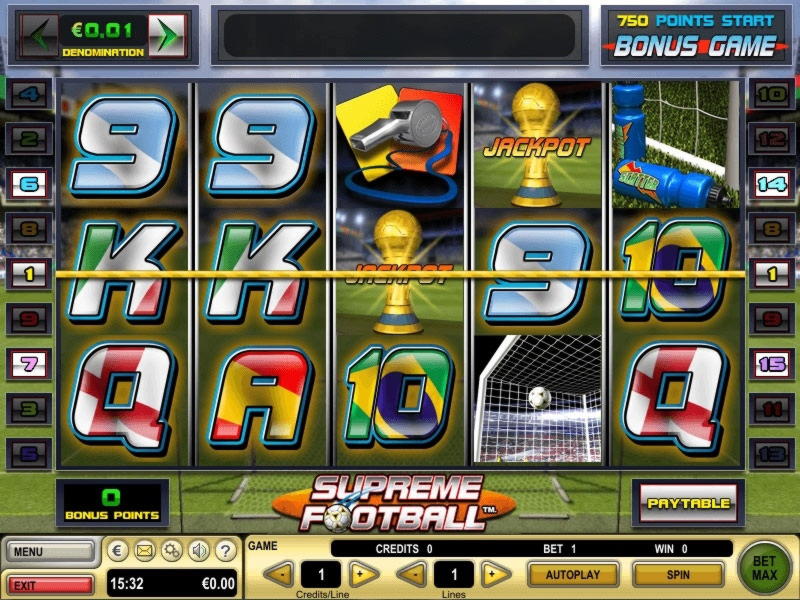
Task: Open settings via the gears icon
Action: point(171,550)
